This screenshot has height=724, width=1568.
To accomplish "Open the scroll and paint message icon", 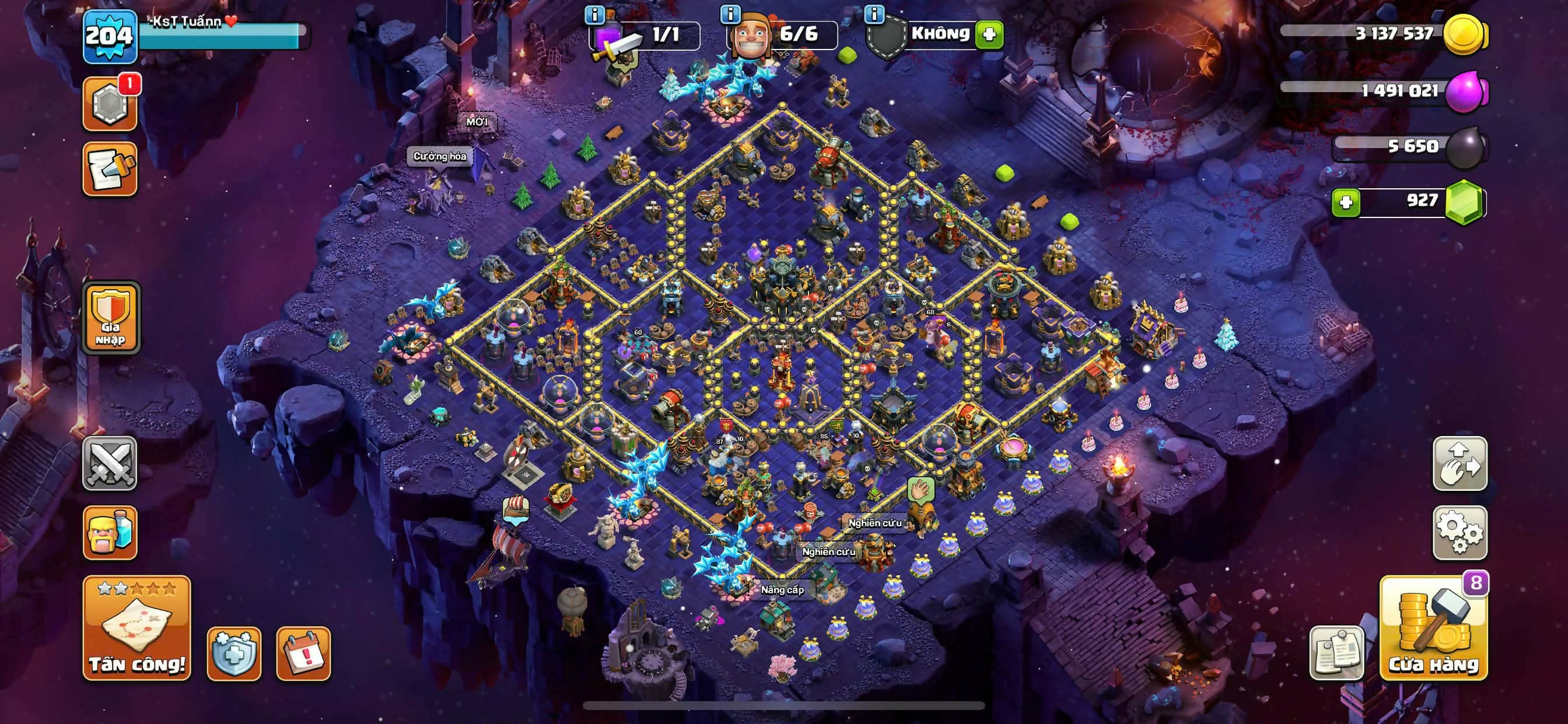I will pos(110,169).
